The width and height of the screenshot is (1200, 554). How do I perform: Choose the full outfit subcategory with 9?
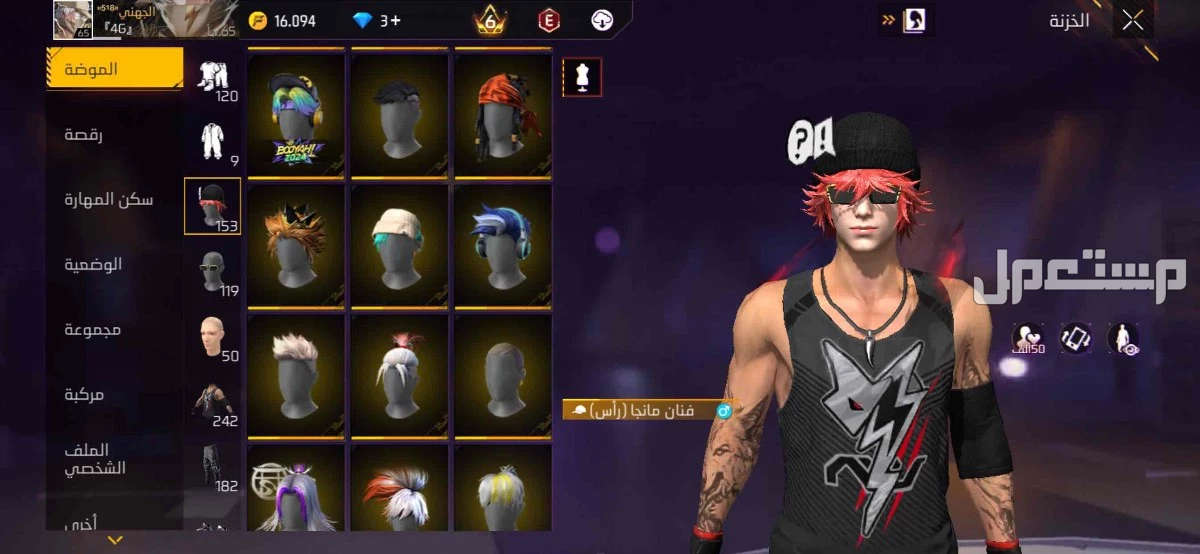coord(212,142)
